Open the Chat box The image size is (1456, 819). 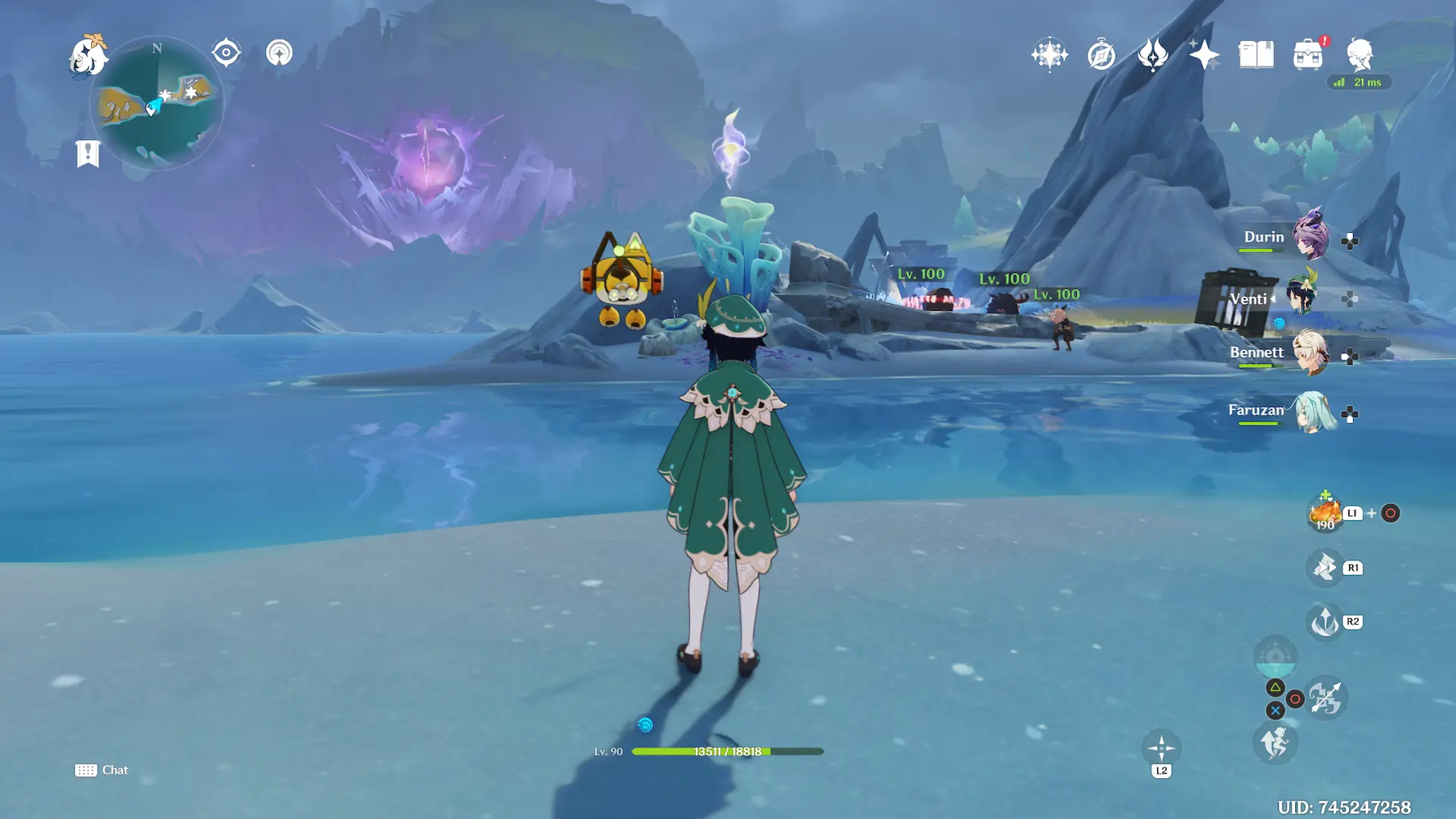[102, 770]
